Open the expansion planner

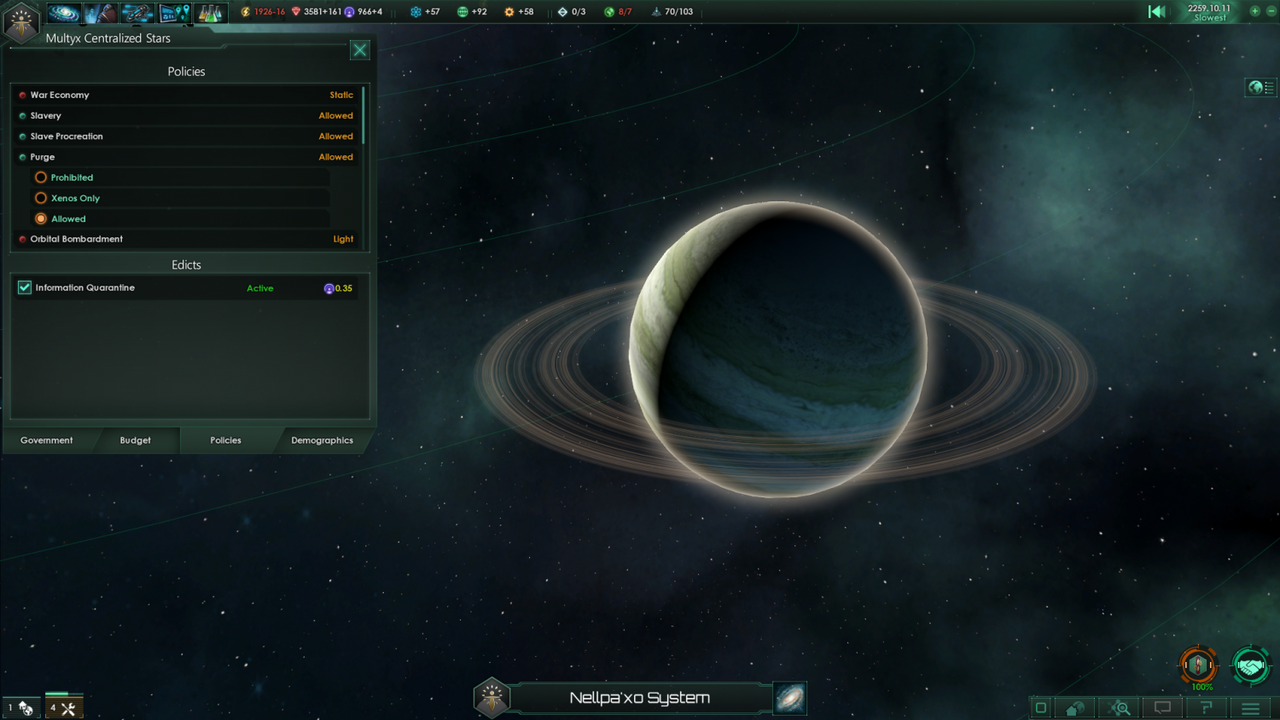coord(173,12)
